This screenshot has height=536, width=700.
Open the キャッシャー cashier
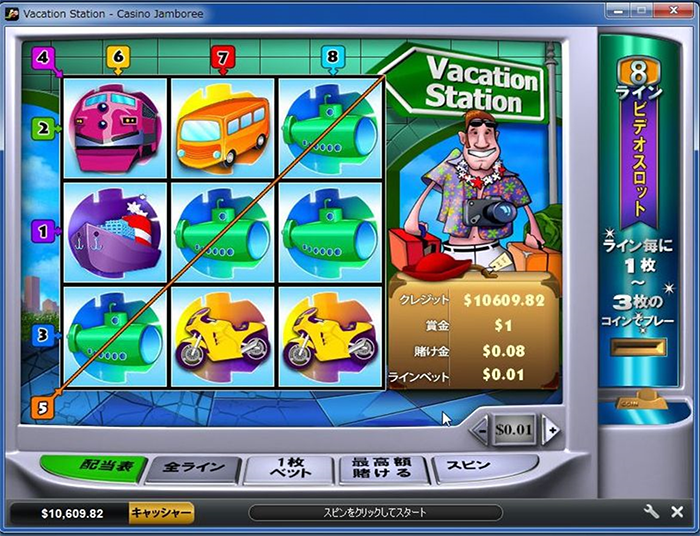click(161, 513)
